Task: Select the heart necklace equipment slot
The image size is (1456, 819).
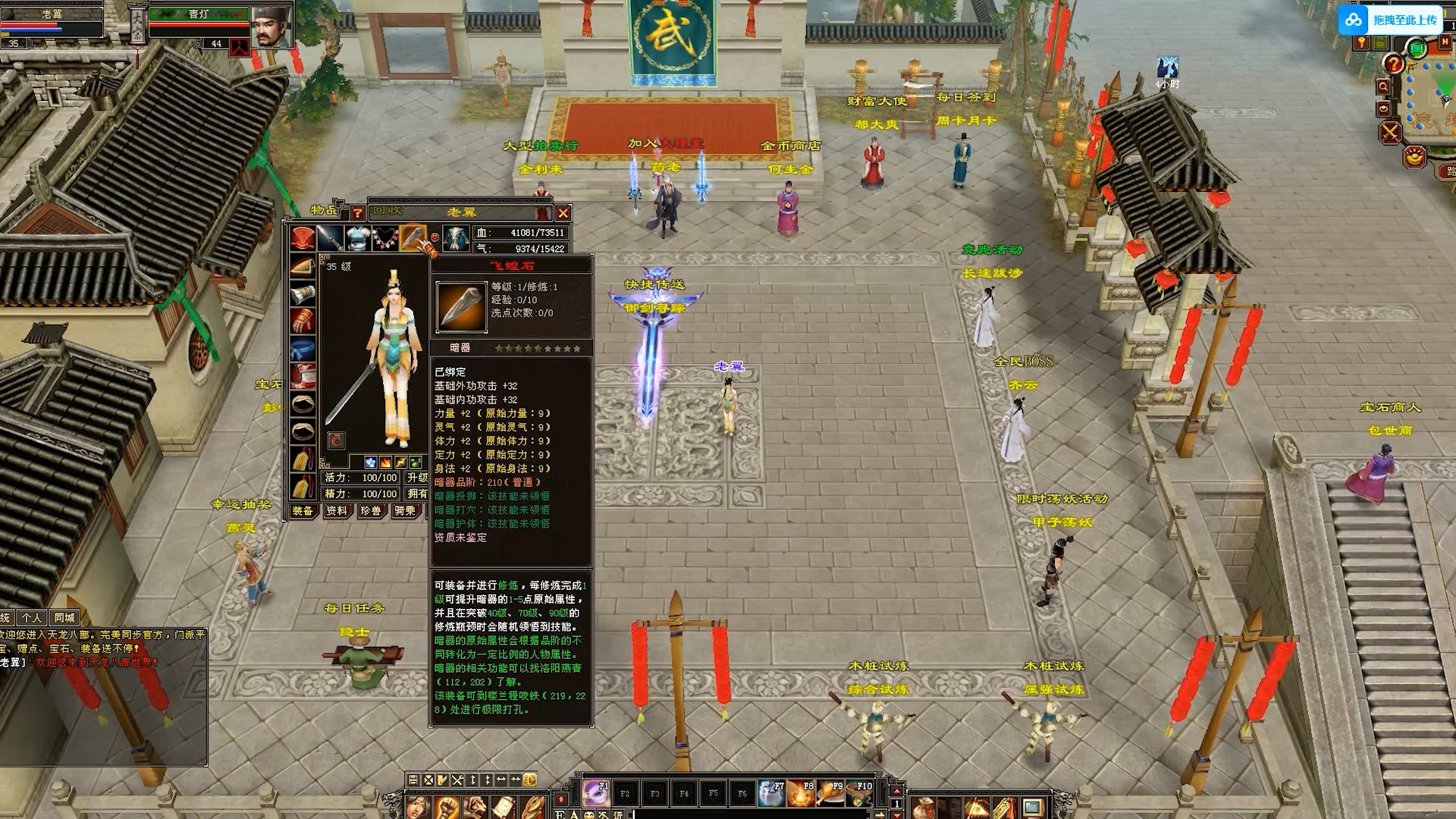Action: [x=385, y=238]
